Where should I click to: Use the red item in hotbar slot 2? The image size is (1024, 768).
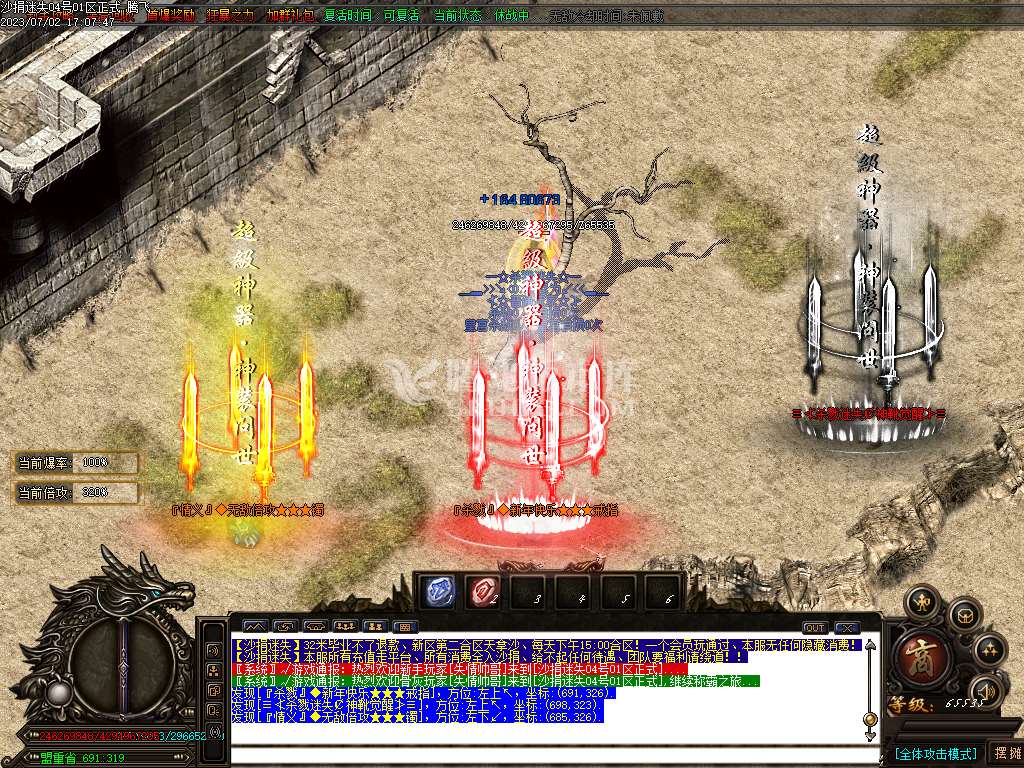click(484, 591)
